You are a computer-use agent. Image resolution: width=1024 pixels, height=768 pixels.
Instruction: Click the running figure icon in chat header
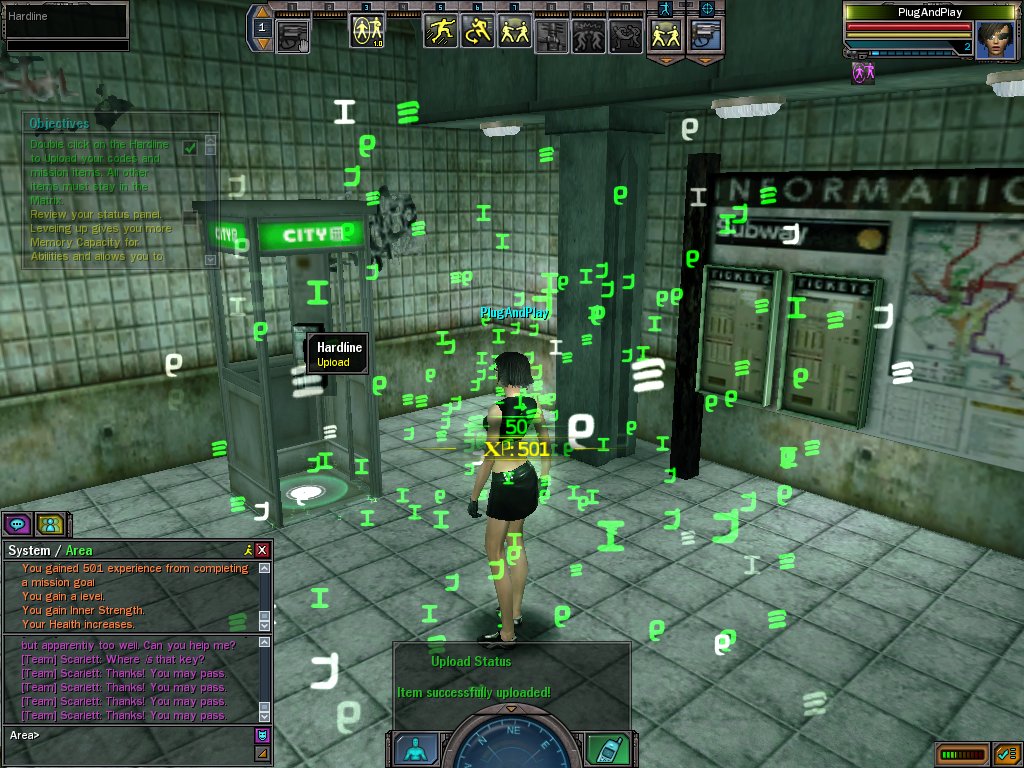pos(247,550)
